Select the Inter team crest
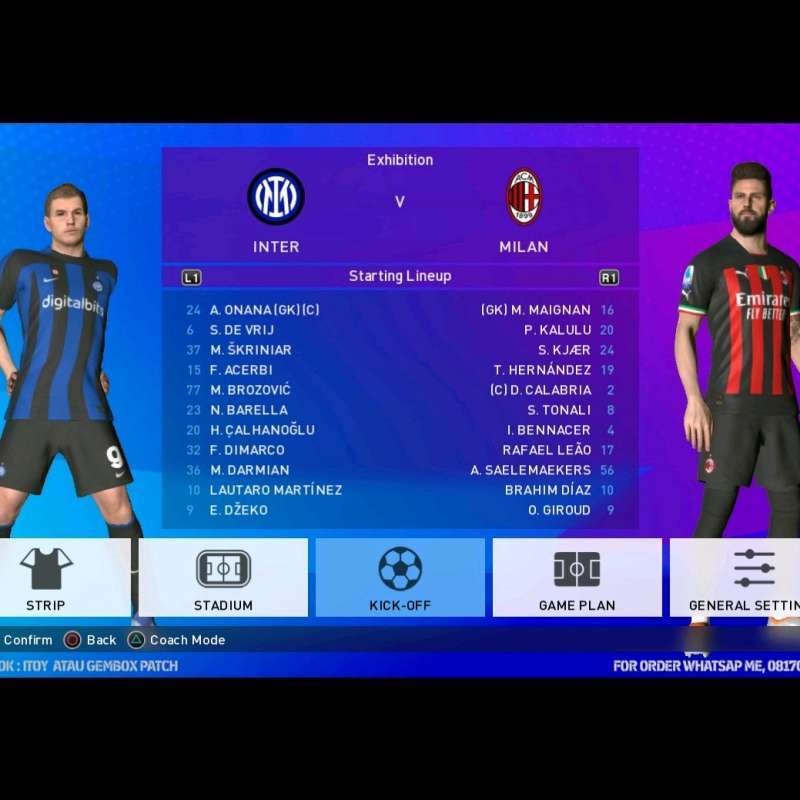 pos(276,197)
